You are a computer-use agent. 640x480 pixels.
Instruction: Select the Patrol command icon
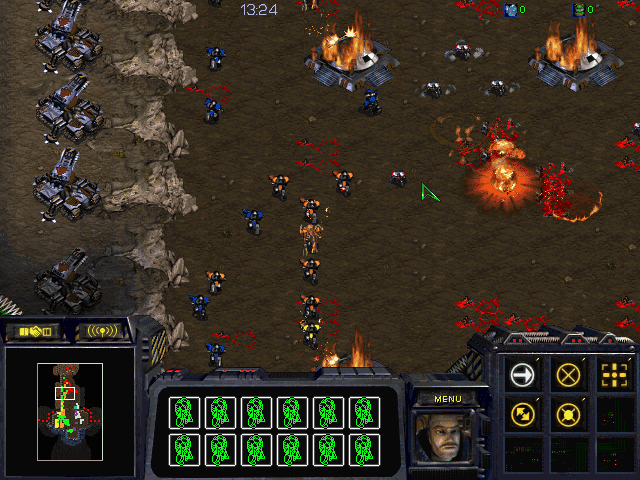pos(523,412)
